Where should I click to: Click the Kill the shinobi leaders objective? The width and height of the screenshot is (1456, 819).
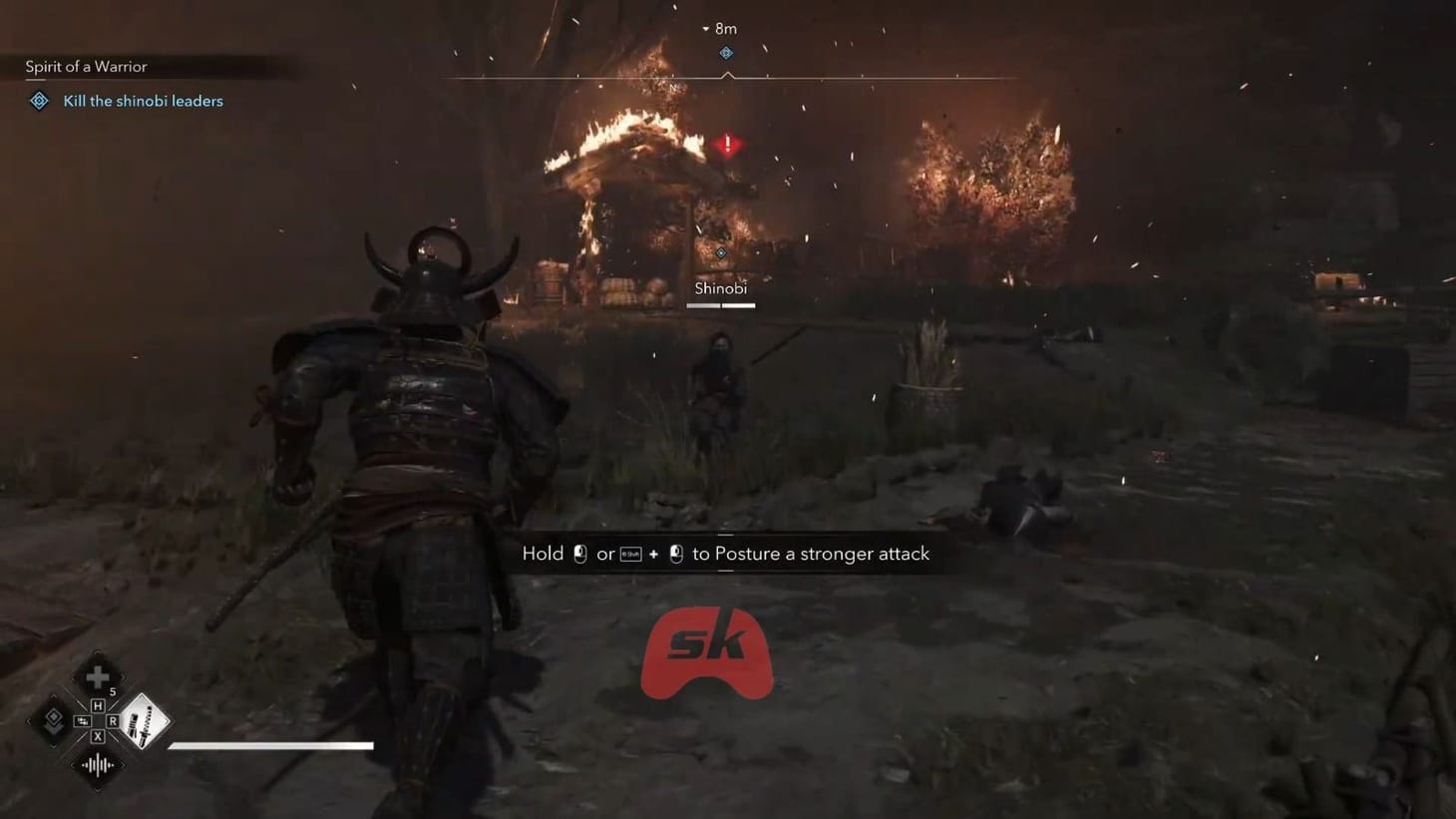143,101
